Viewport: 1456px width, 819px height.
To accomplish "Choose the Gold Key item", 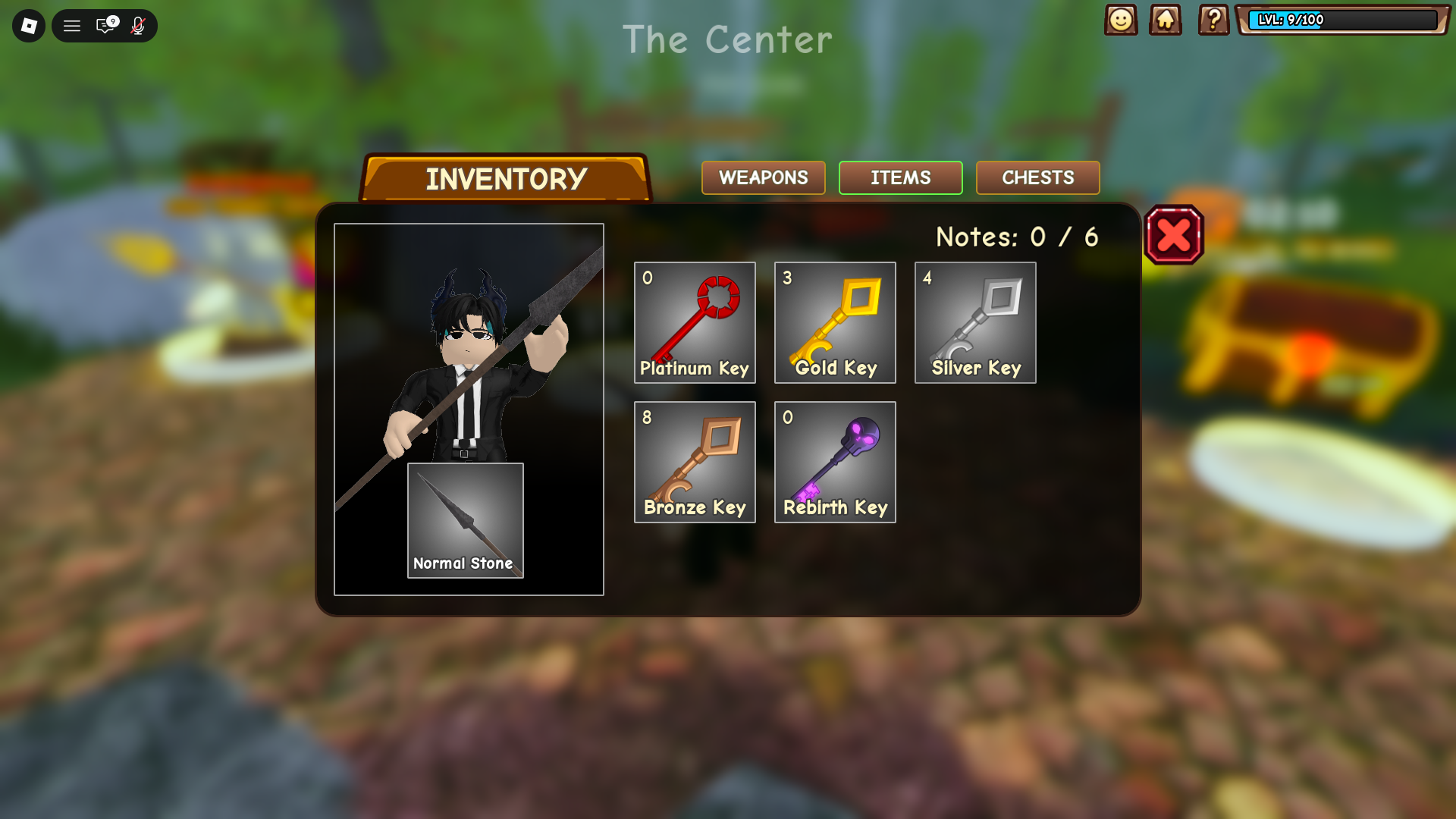I will tap(835, 322).
